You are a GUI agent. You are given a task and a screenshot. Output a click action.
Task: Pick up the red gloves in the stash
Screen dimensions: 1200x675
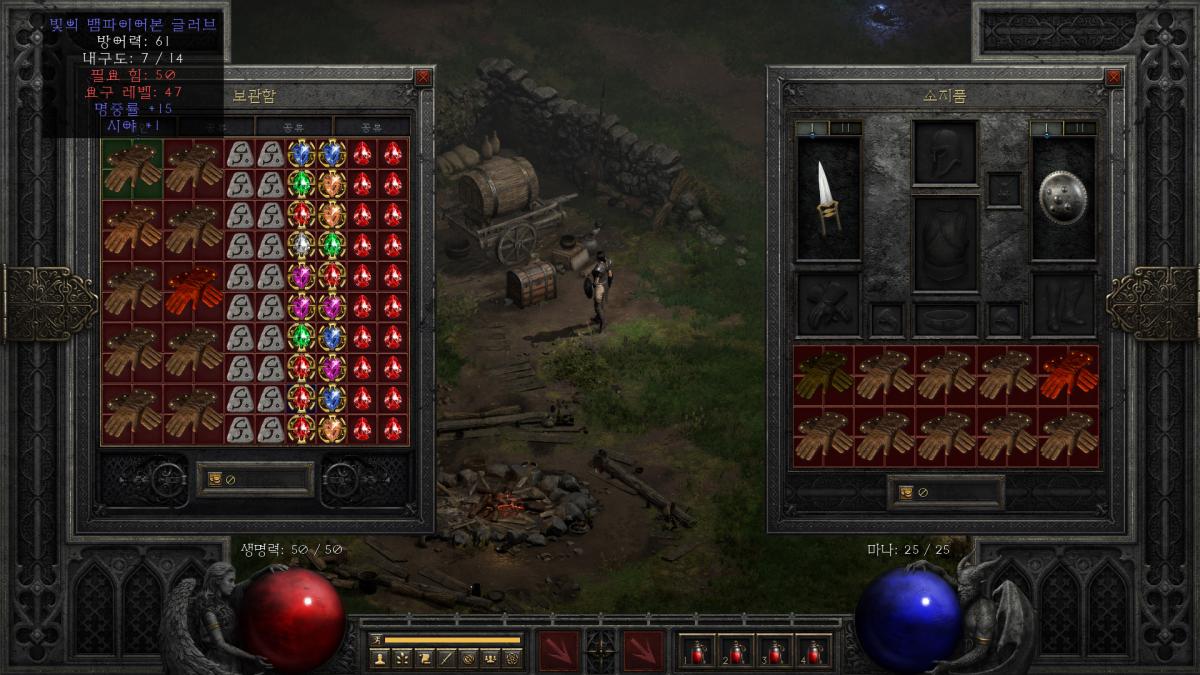pos(194,290)
